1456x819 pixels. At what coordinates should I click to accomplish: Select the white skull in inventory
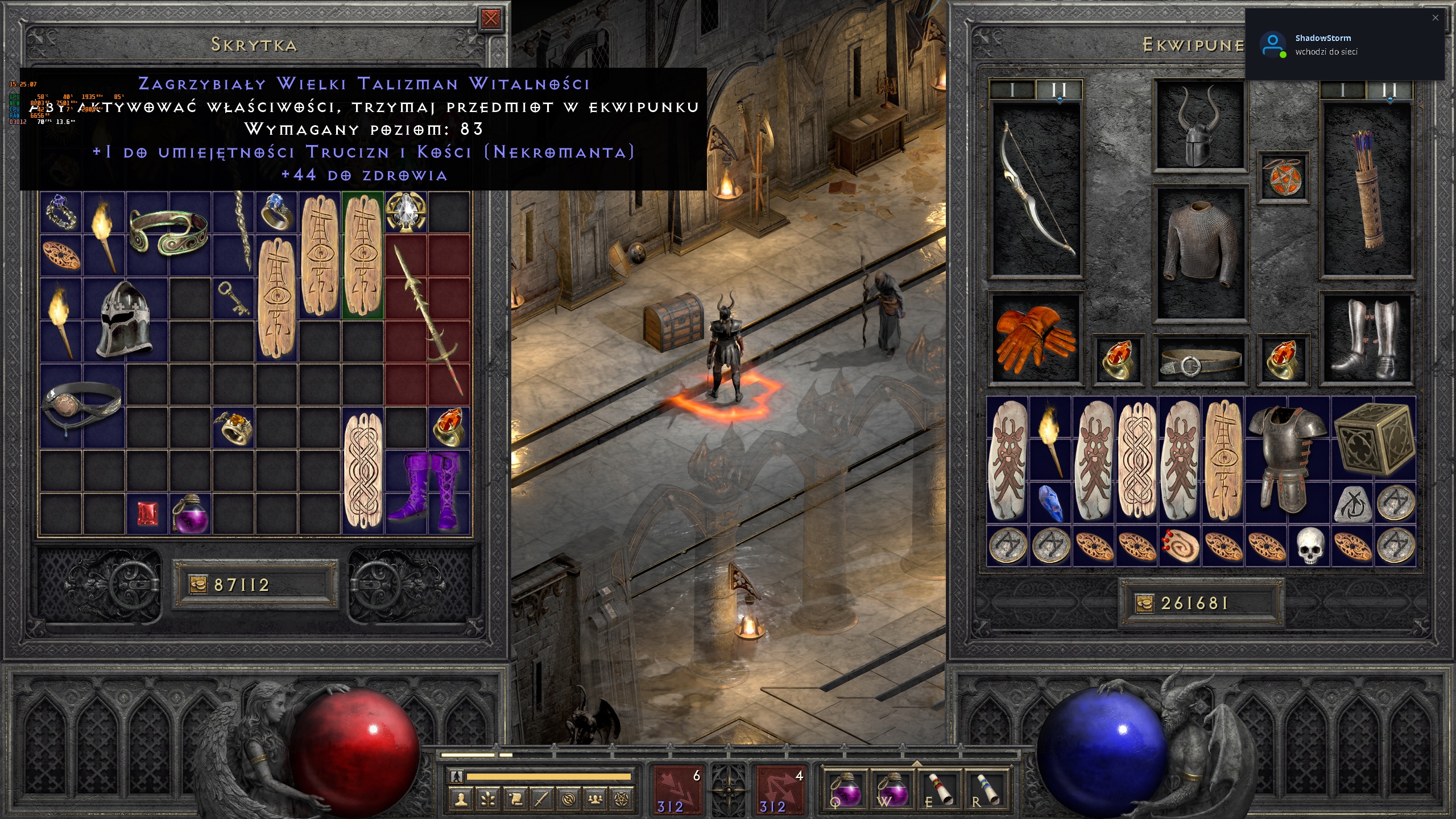point(1310,545)
